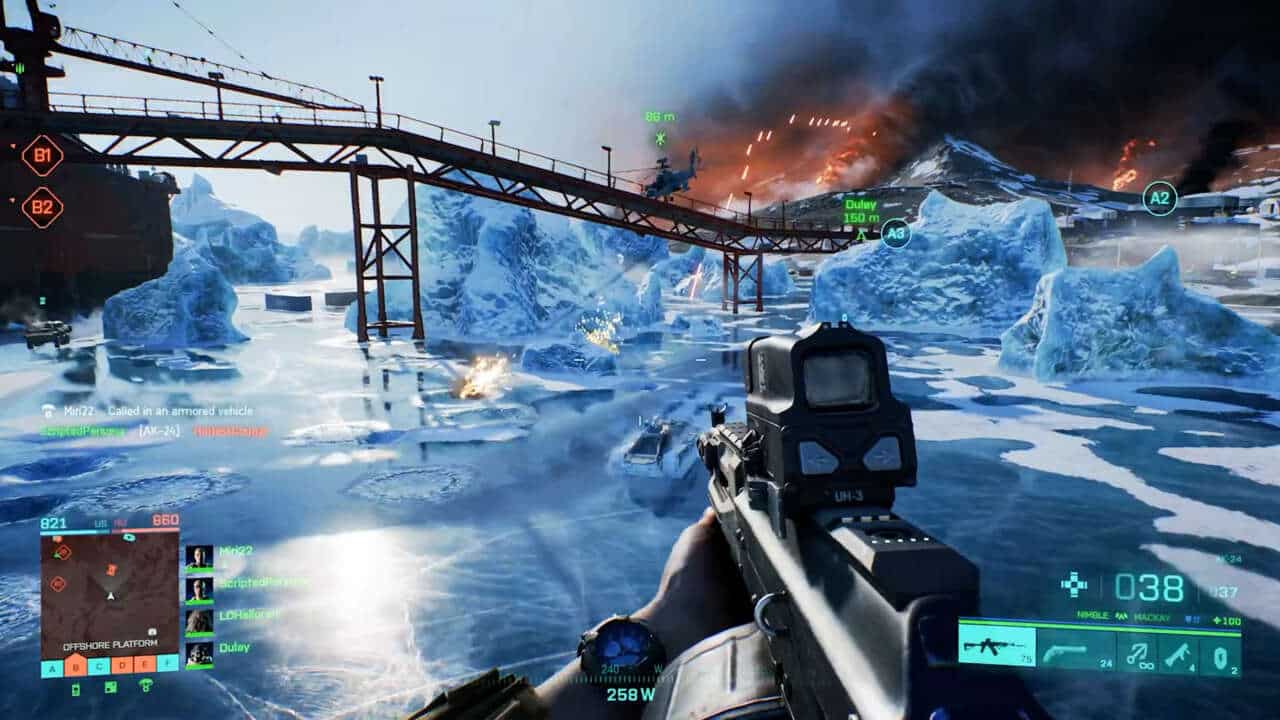Click the US team ticket progress bar
The height and width of the screenshot is (720, 1280).
tap(73, 530)
